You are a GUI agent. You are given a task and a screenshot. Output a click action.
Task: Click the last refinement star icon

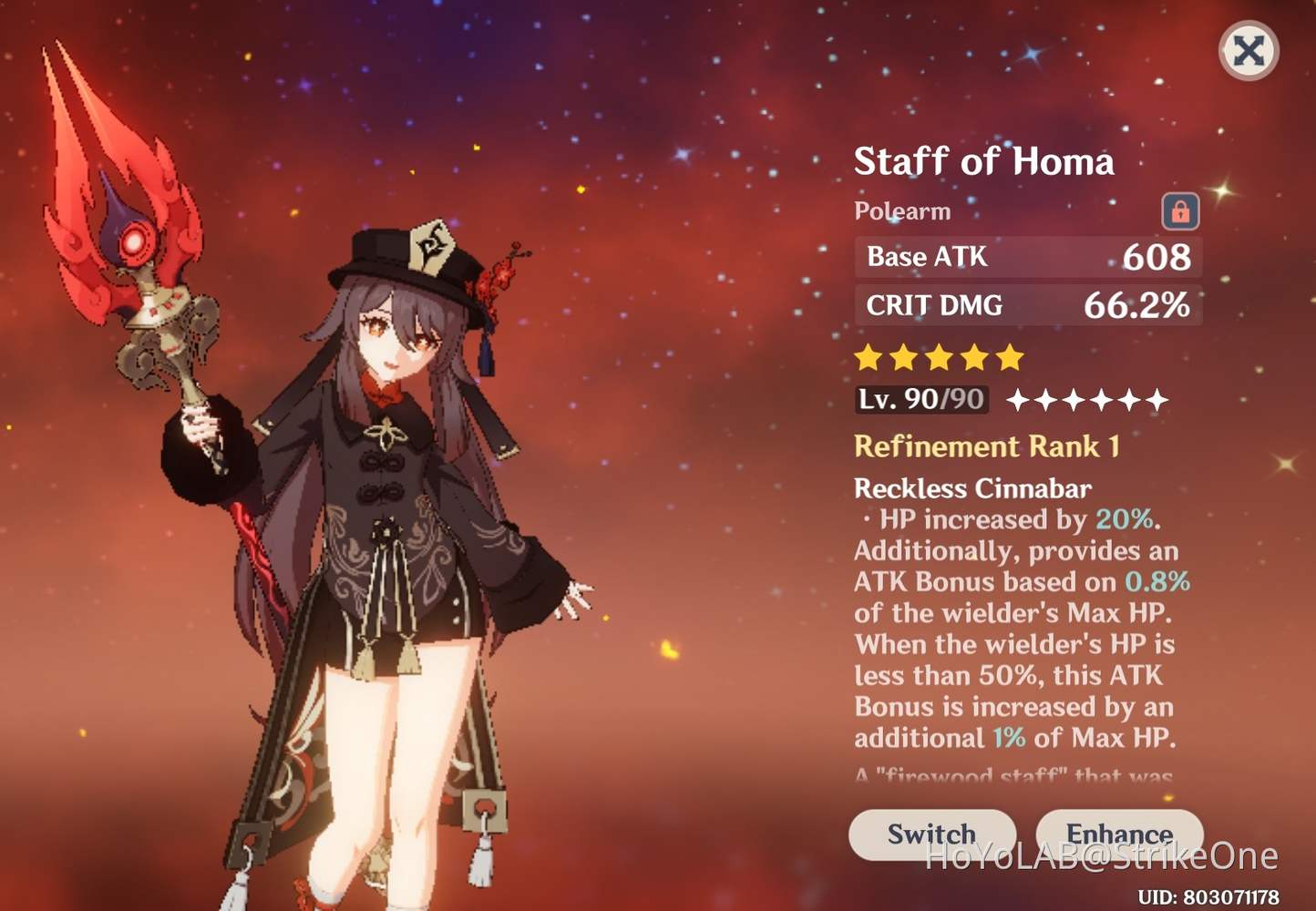(x=1156, y=399)
